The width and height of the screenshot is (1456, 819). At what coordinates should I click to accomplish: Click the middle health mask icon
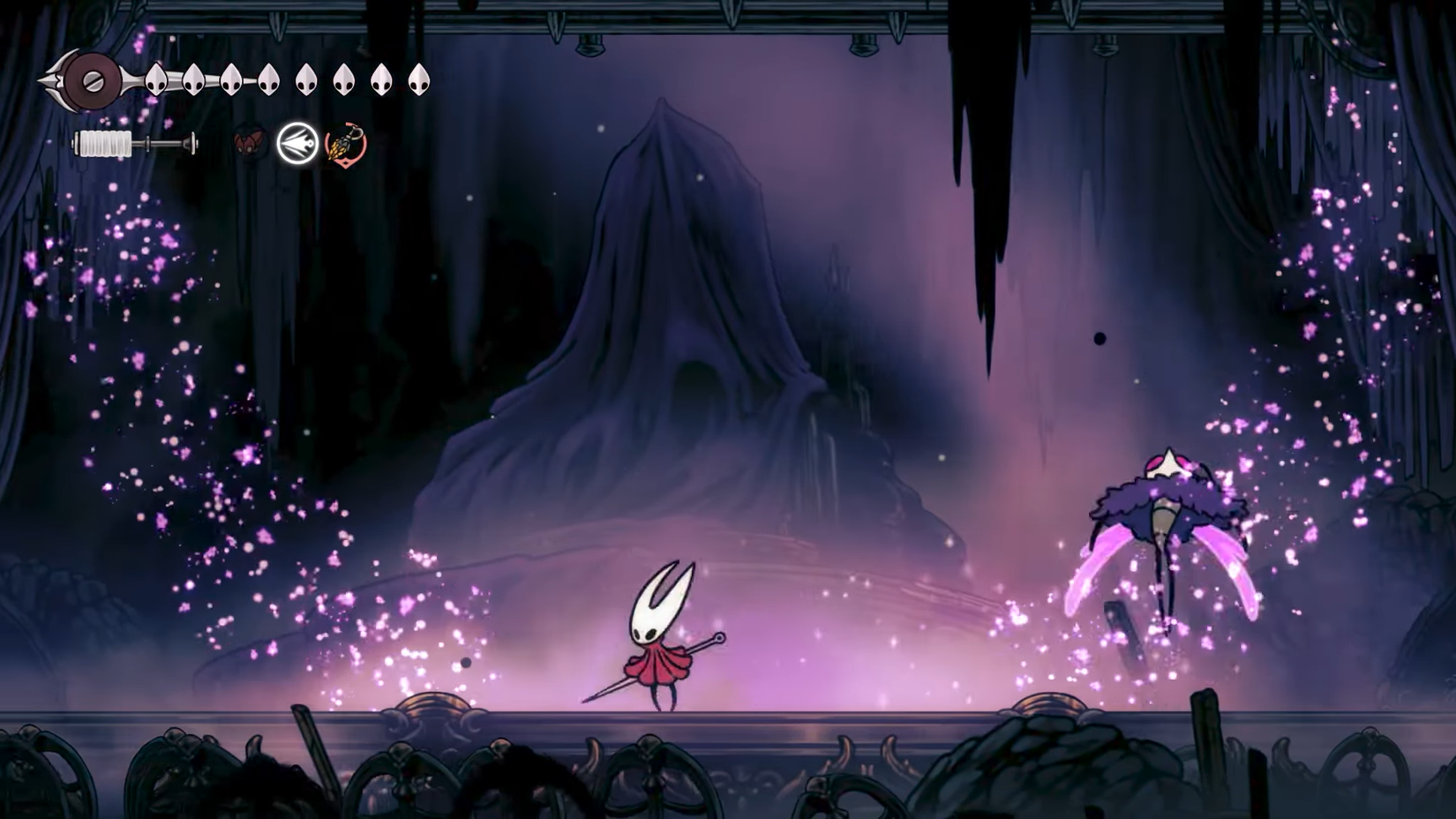[306, 79]
